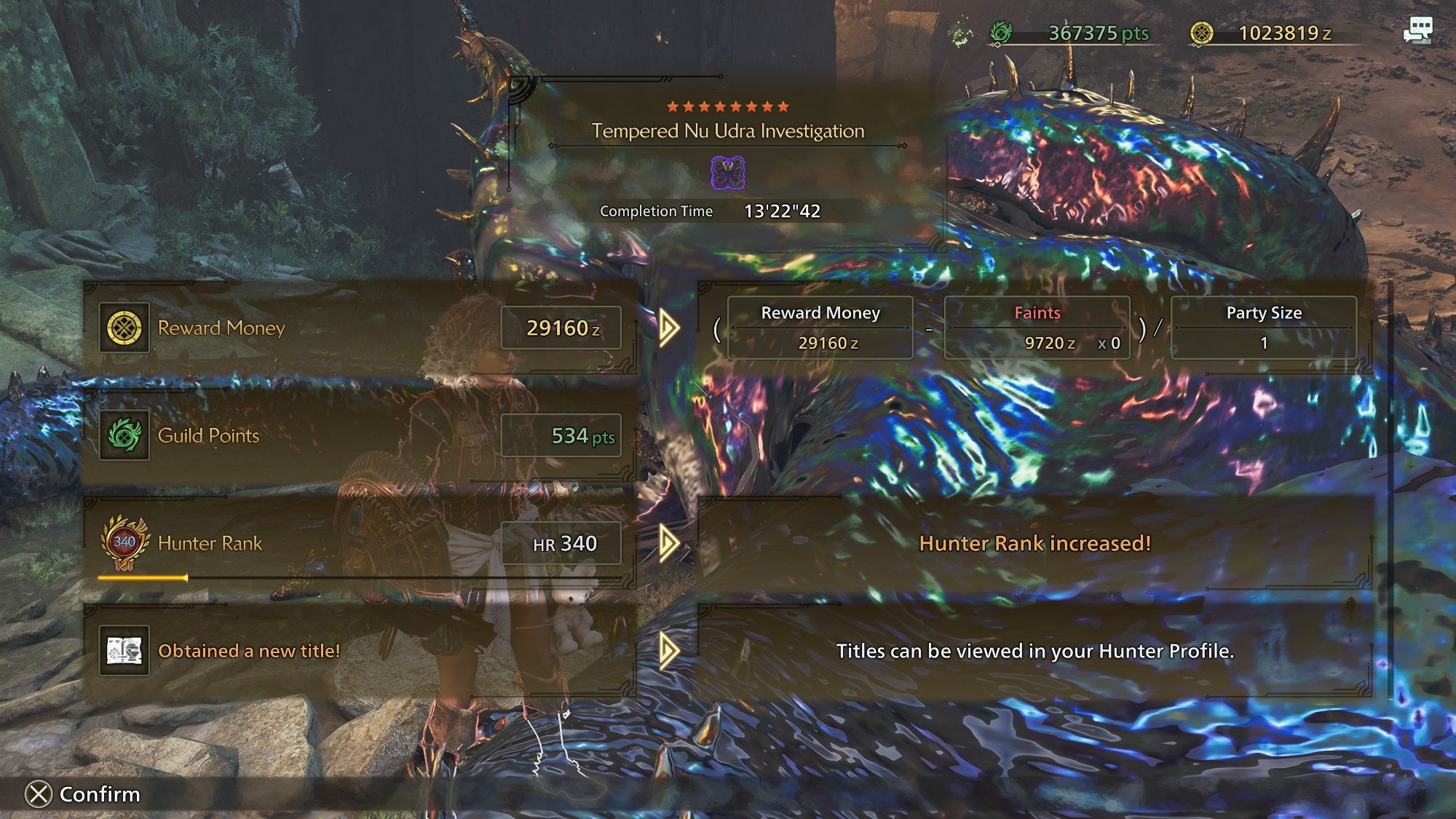Select the Guild Points row
Viewport: 1456px width, 819px height.
click(360, 435)
